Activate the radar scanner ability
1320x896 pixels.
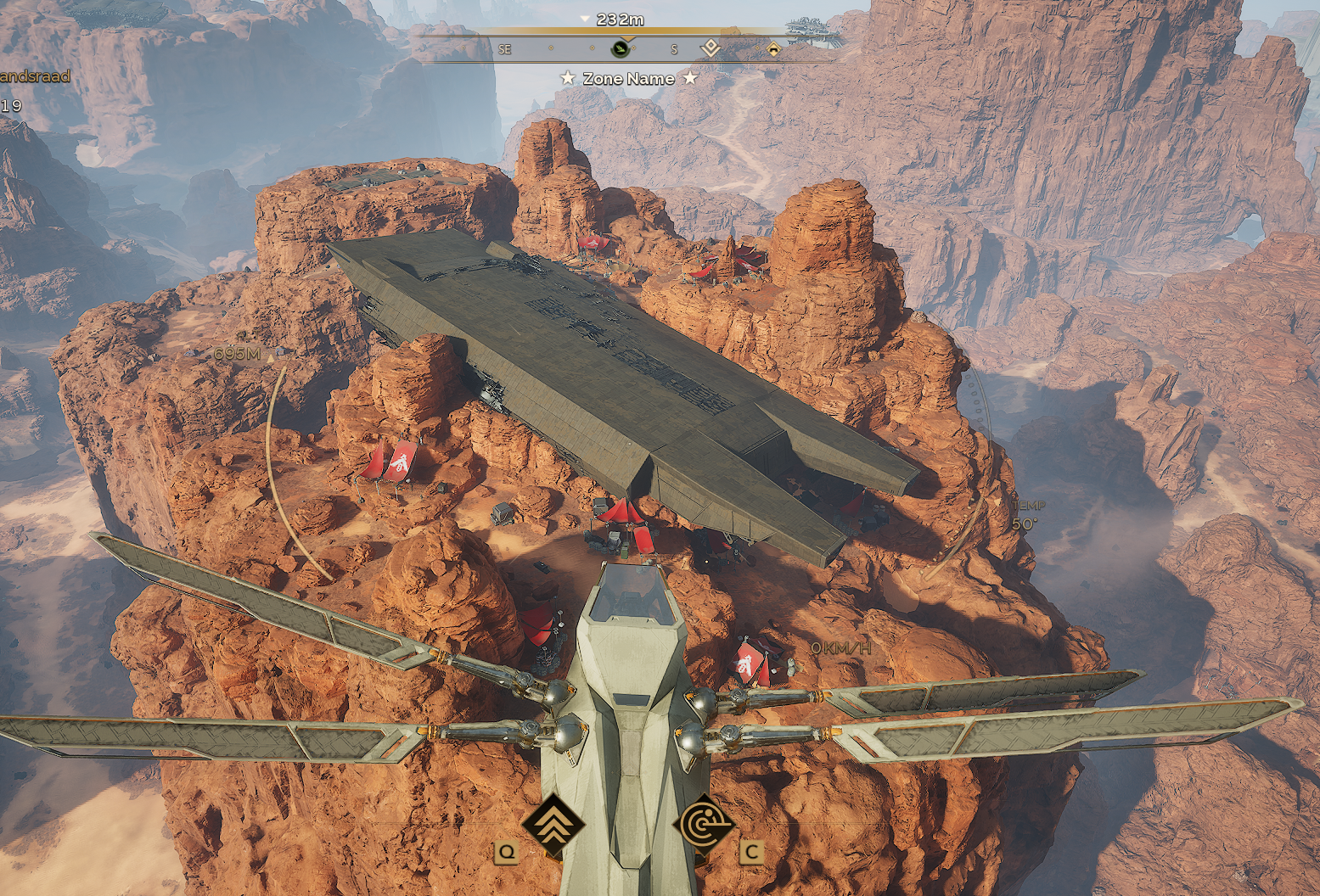704,825
